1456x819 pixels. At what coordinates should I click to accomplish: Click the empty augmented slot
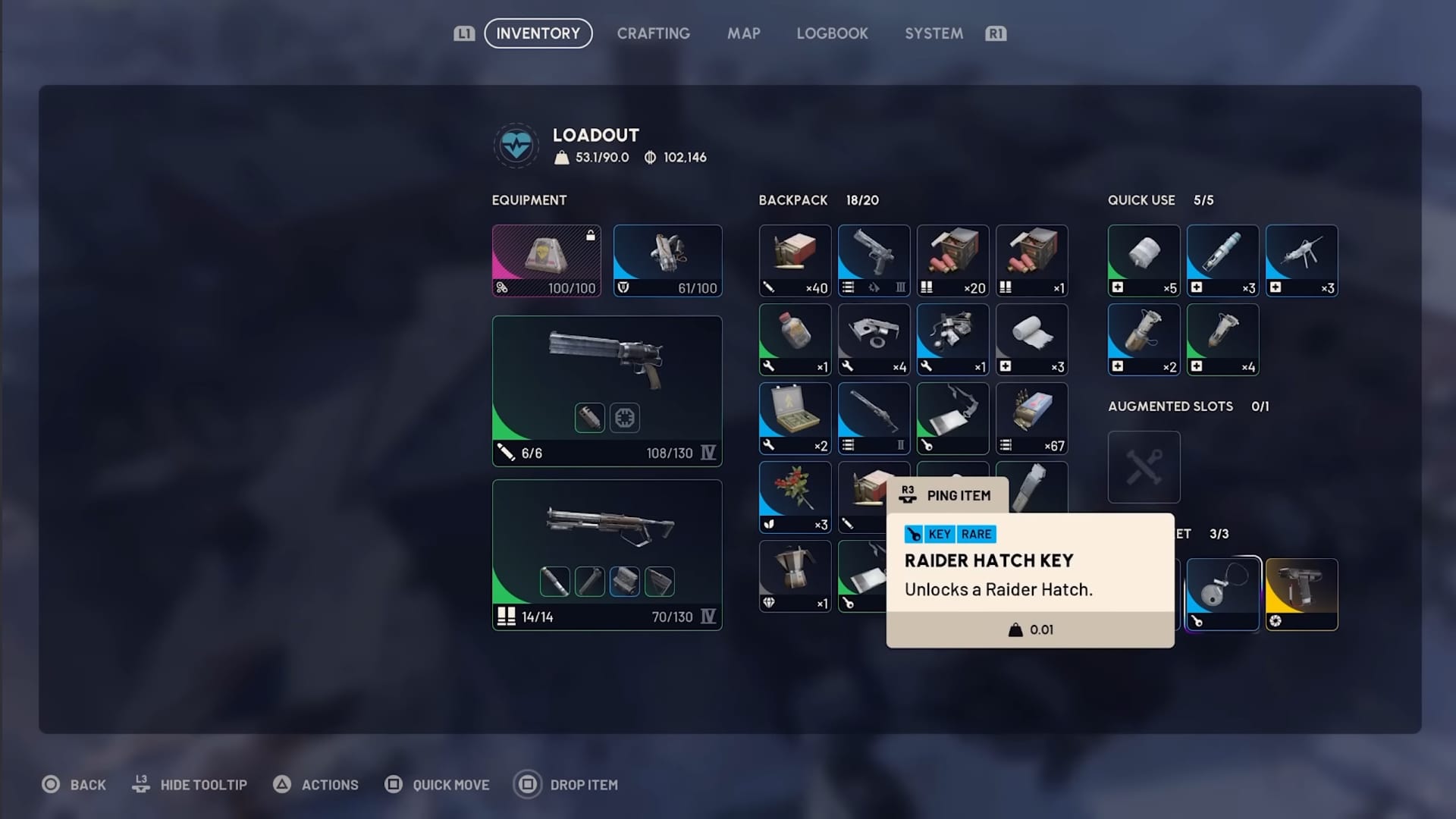1144,466
